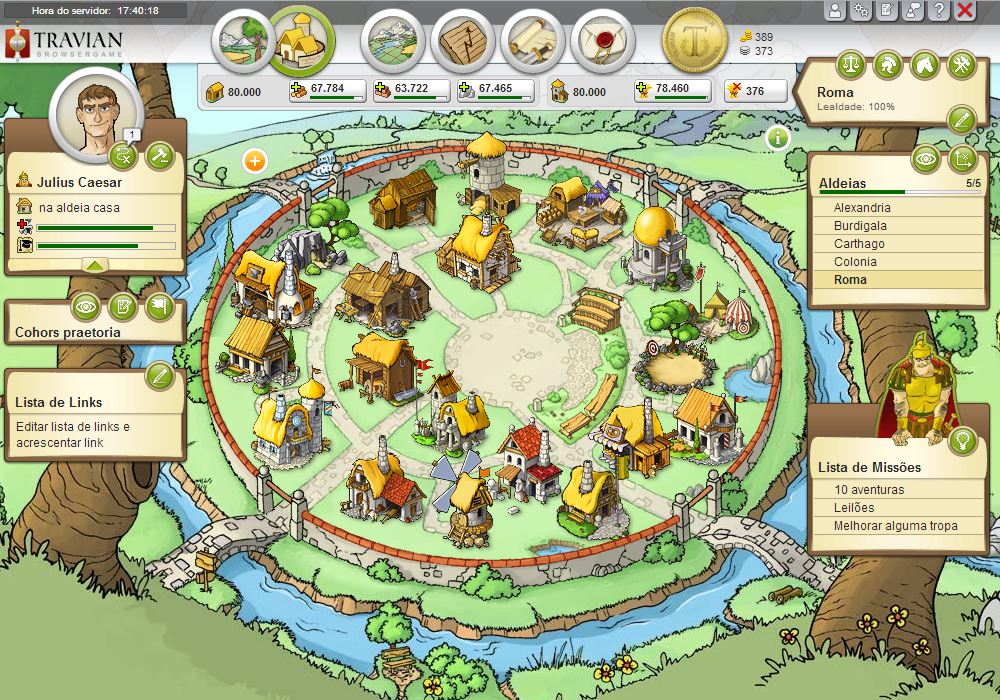
Task: Open messages with the sealed envelope
Action: click(x=602, y=41)
